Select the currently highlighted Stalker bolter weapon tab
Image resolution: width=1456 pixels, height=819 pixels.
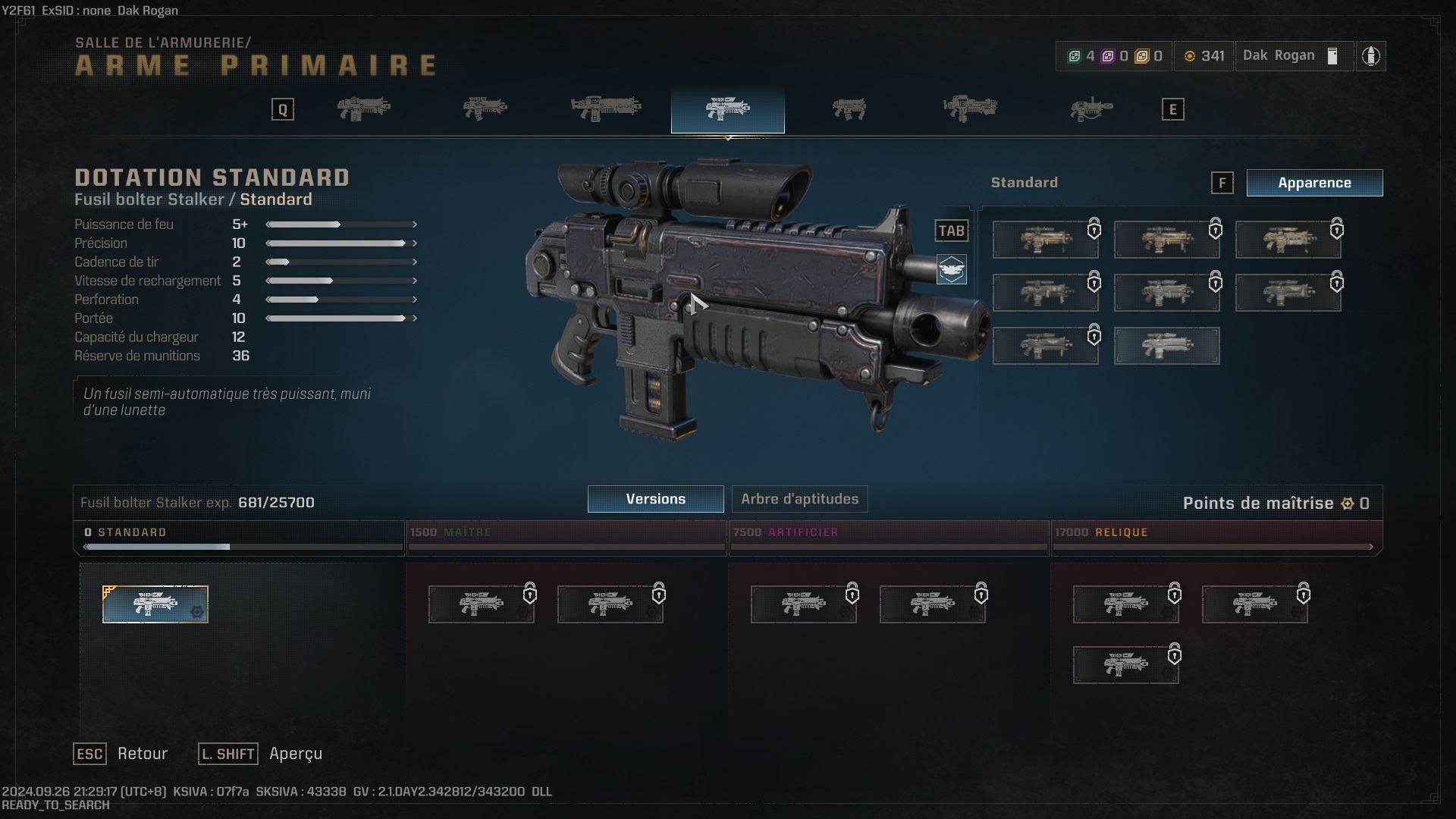[726, 109]
